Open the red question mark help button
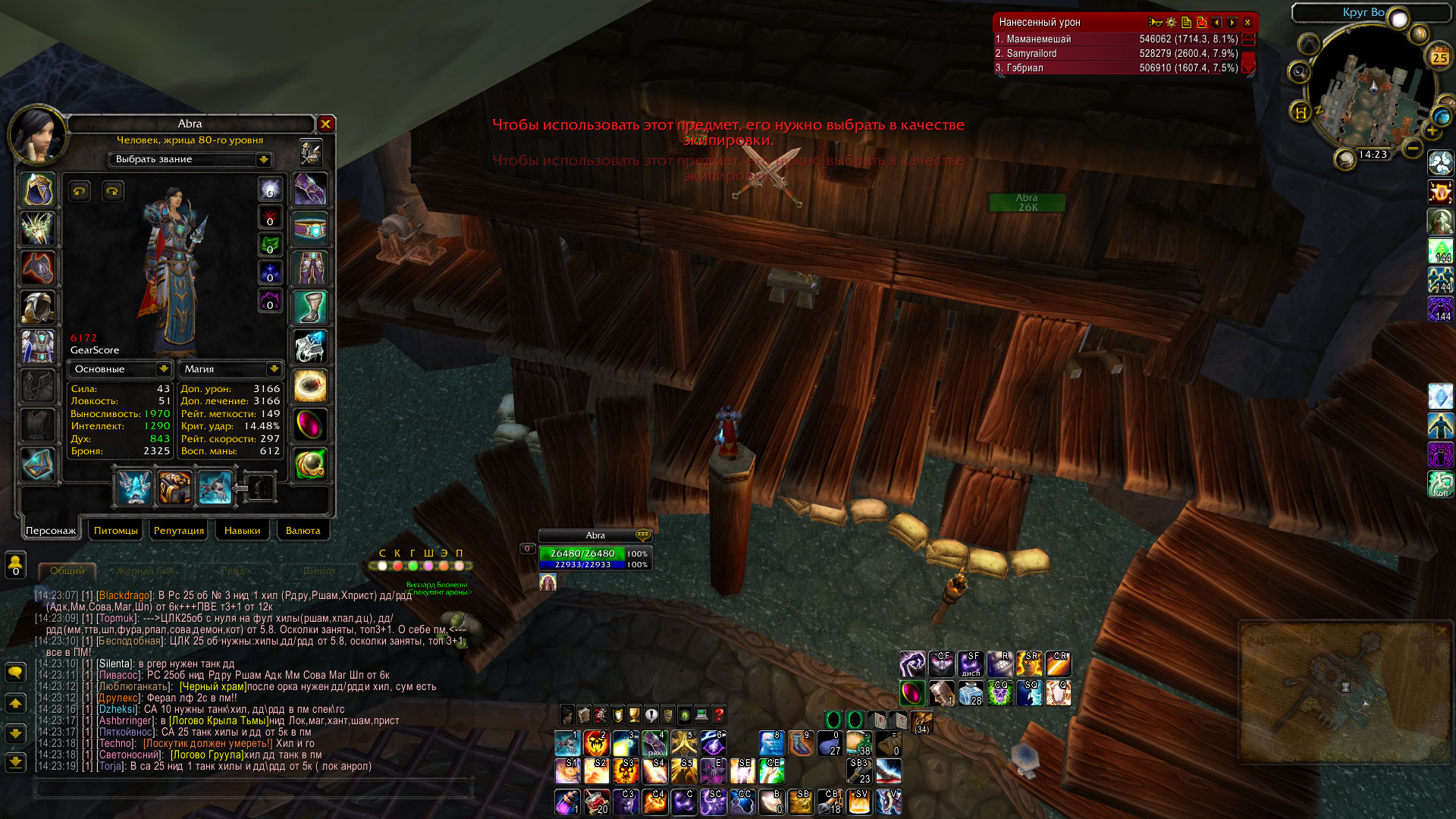The height and width of the screenshot is (819, 1456). [x=718, y=714]
